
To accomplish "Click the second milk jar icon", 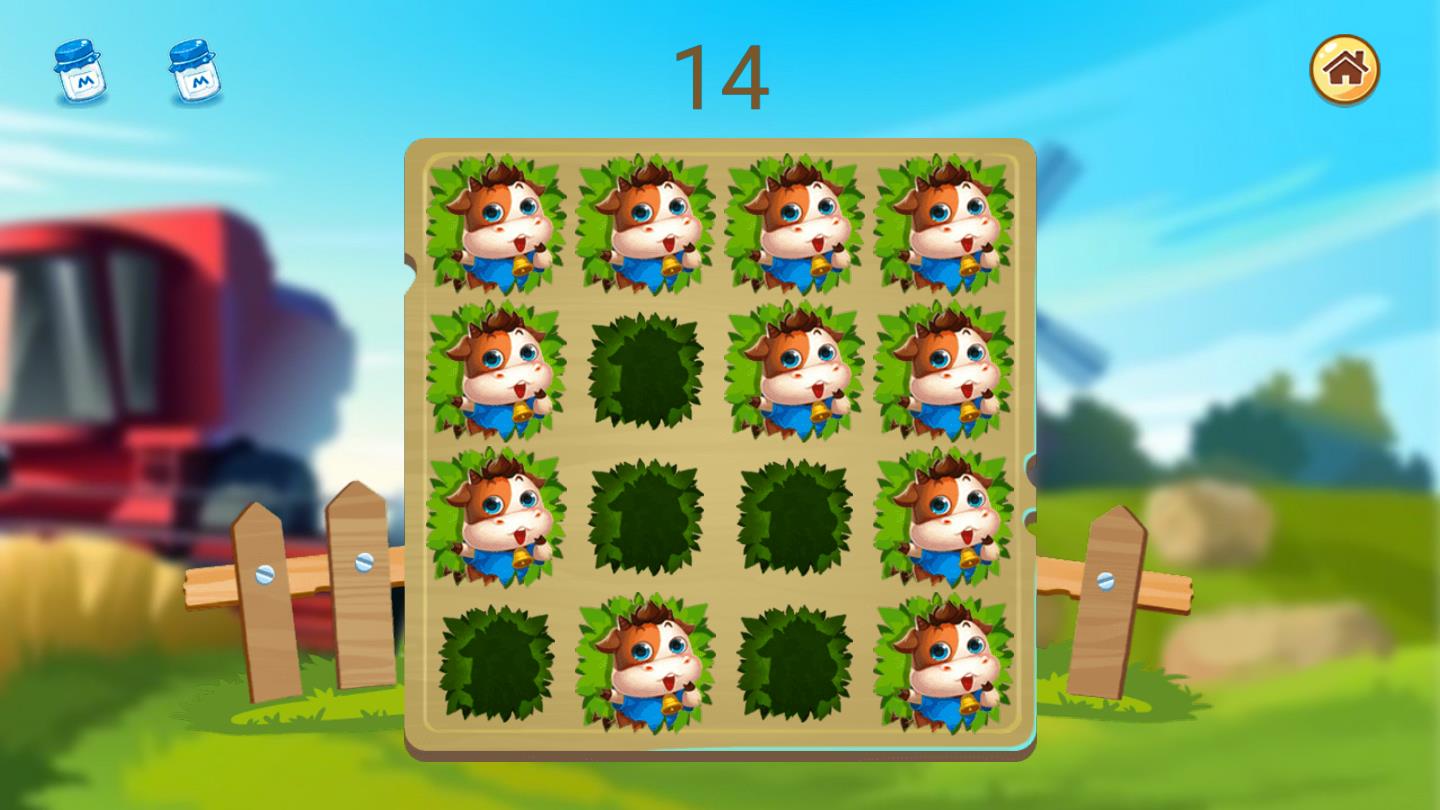I will [x=193, y=68].
